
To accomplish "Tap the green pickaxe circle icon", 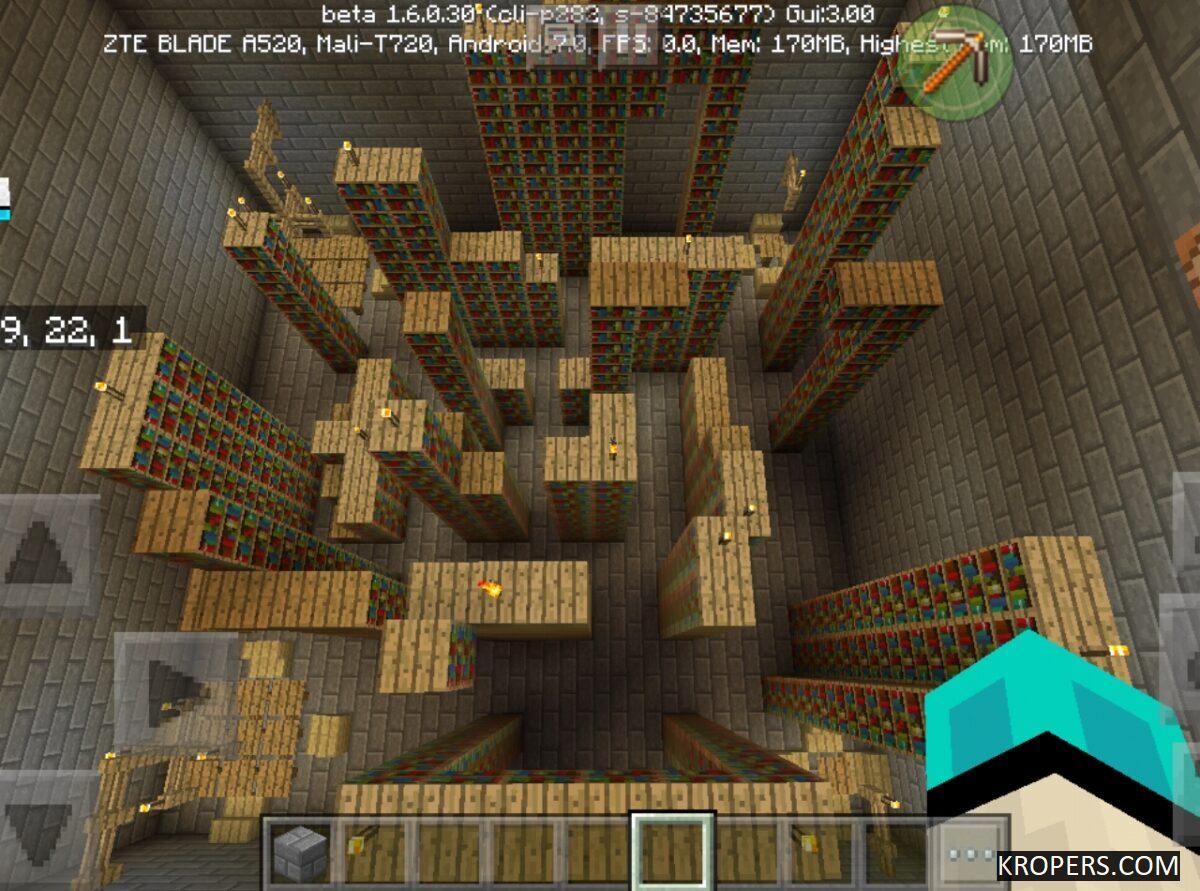I will click(x=953, y=62).
